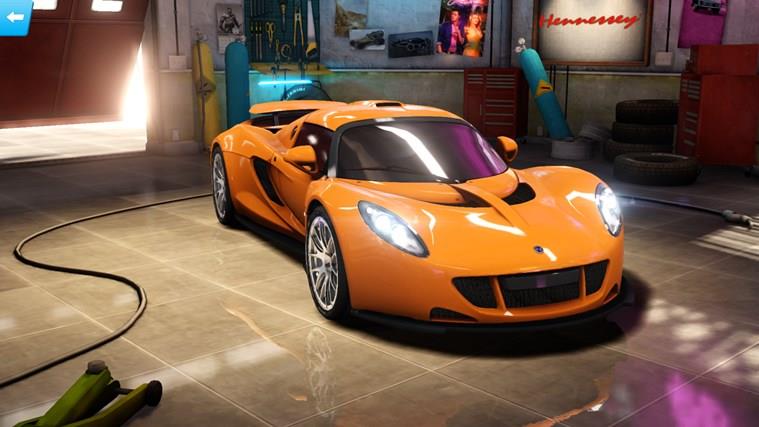Go back using the blue arrow button
Screen dimensions: 759x427
(14, 15)
